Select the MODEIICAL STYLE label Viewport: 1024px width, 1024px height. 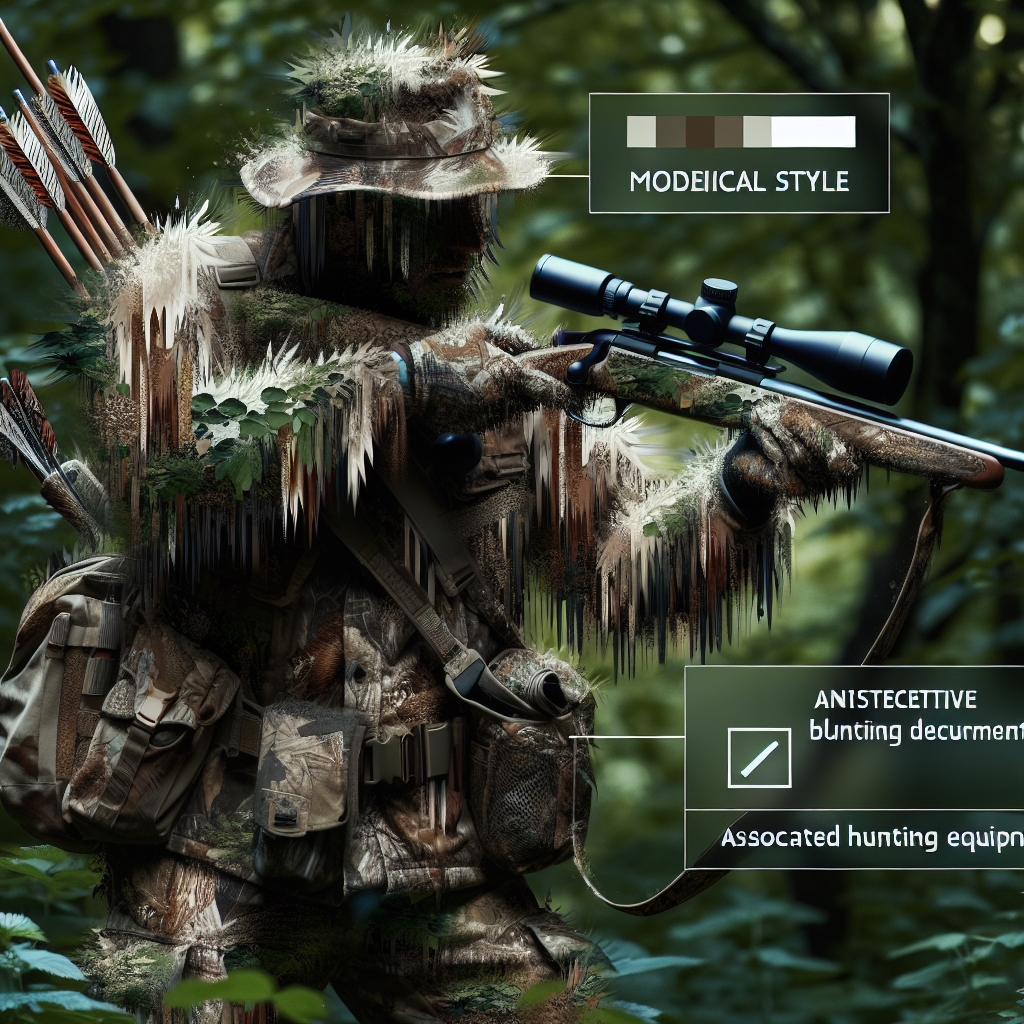[x=741, y=182]
